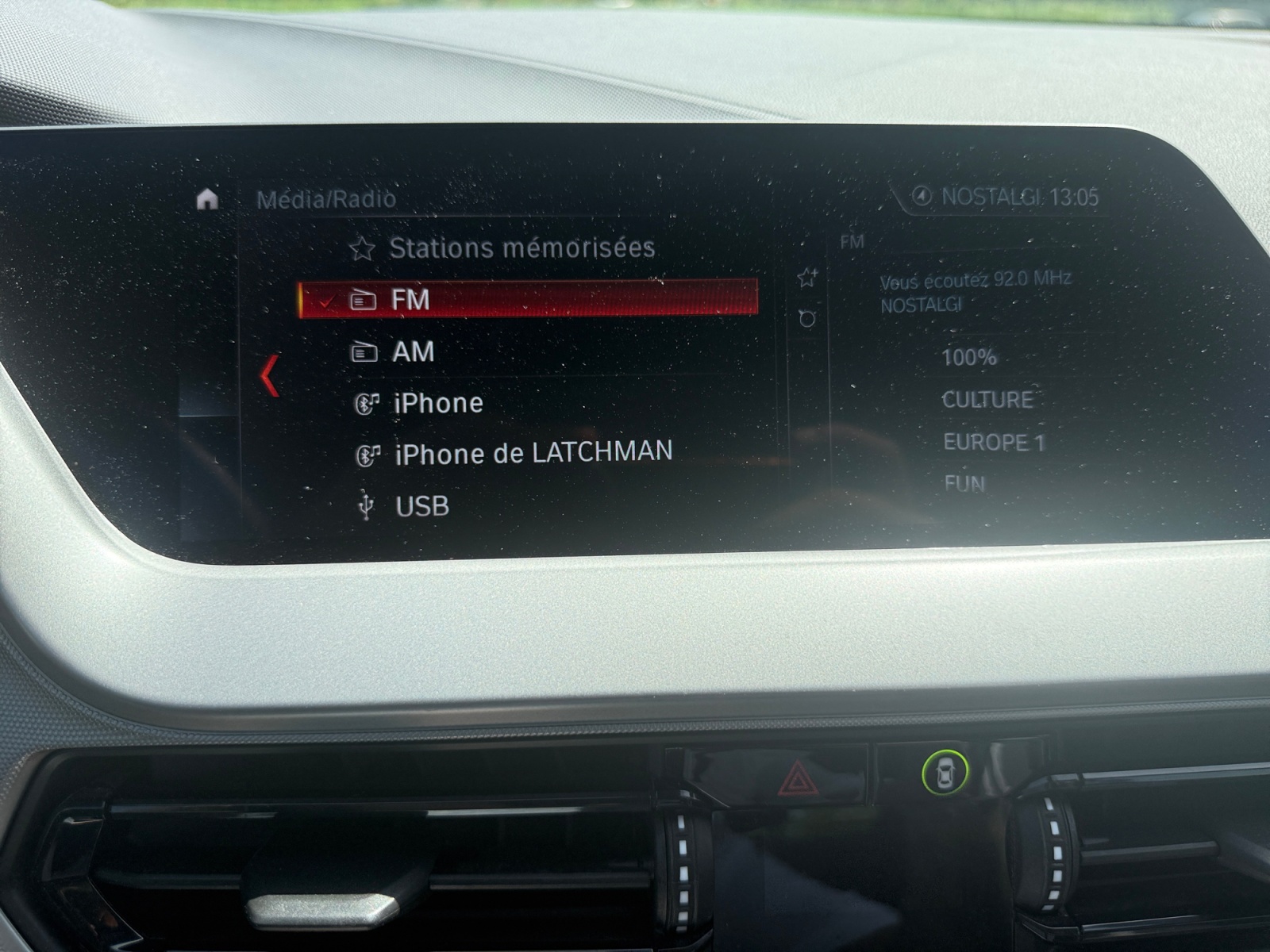This screenshot has width=1270, height=952.
Task: Select the FM radio source
Action: (x=527, y=299)
